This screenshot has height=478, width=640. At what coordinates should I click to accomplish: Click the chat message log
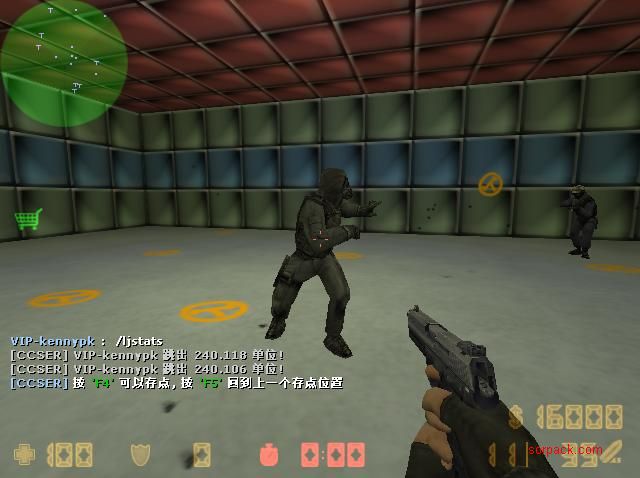point(176,362)
